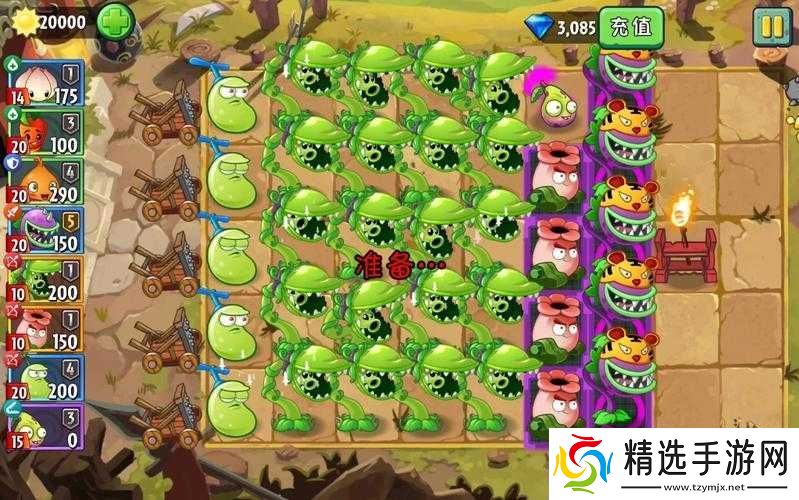
Task: Select the 175-cost garlic seed packet
Action: (x=43, y=82)
